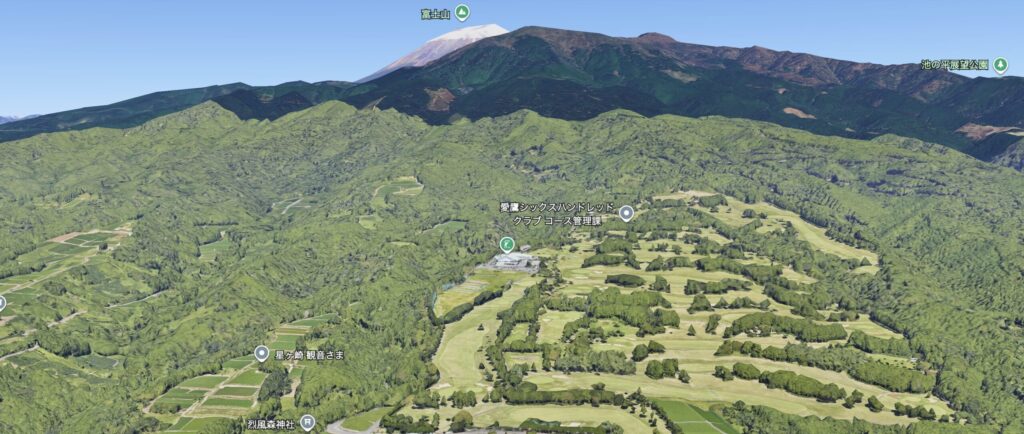The image size is (1024, 434).
Task: Select the green golf course marker
Action: pyautogui.click(x=508, y=244)
